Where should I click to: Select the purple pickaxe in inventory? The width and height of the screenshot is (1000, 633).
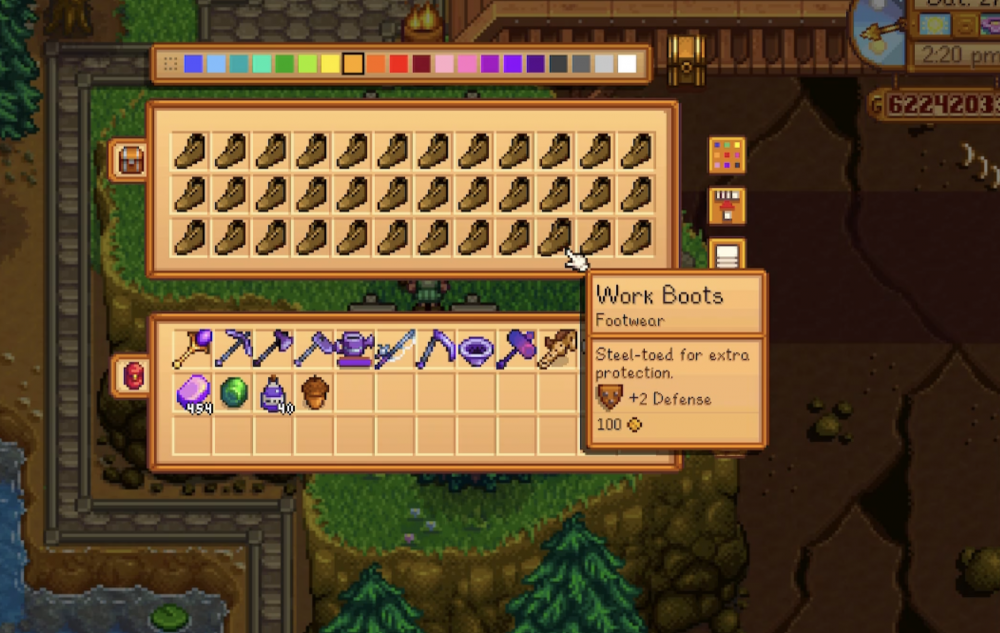pyautogui.click(x=232, y=349)
